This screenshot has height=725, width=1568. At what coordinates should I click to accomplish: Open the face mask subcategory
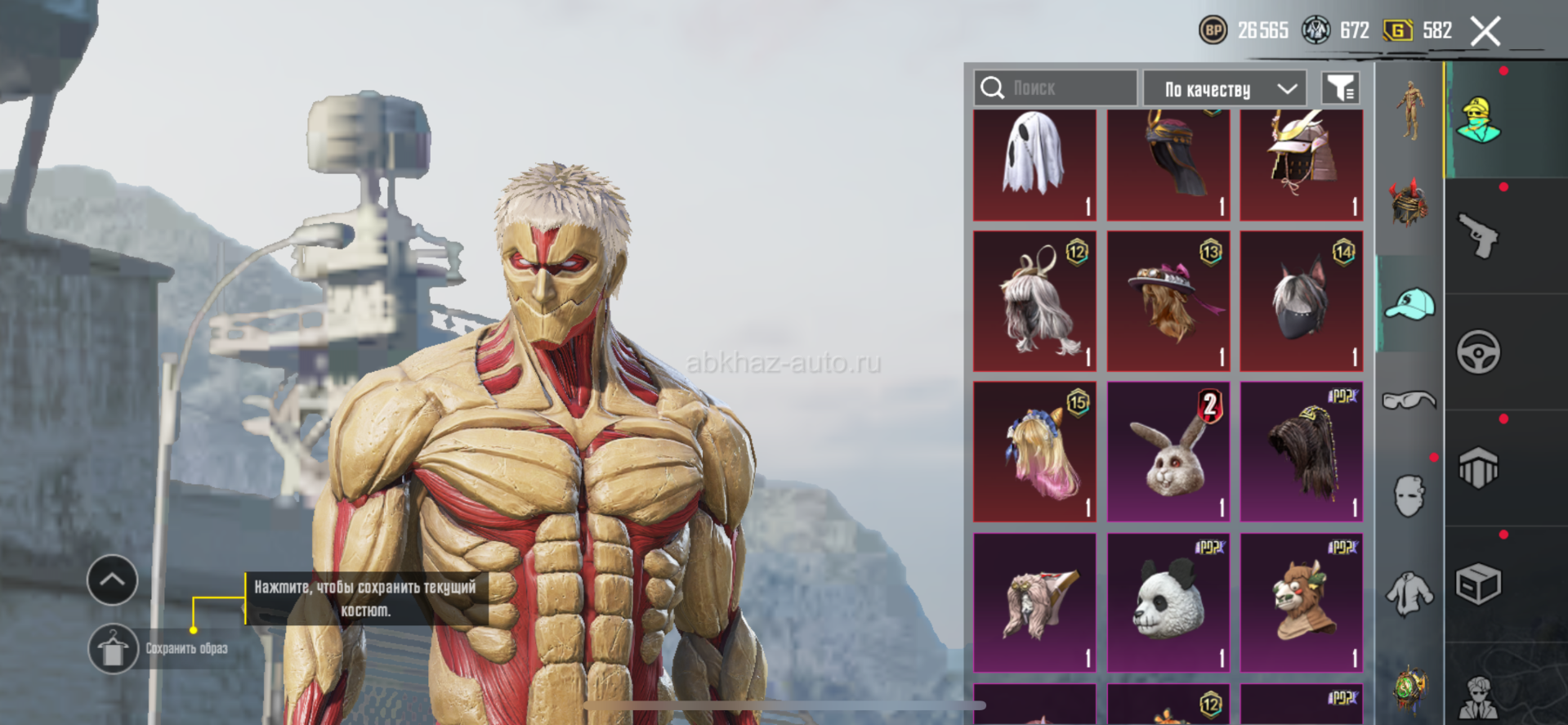coord(1409,495)
